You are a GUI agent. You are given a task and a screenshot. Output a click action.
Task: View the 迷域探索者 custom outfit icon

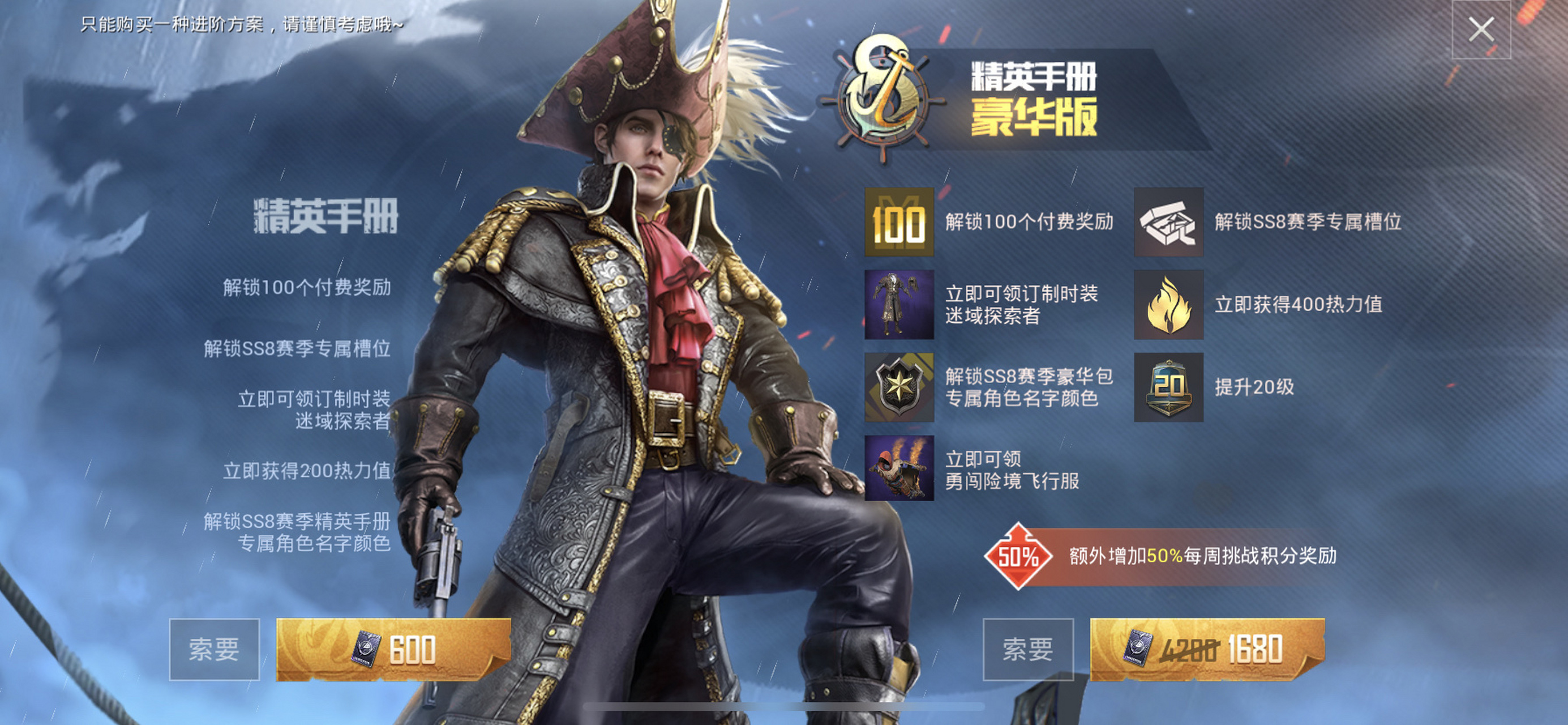point(899,305)
